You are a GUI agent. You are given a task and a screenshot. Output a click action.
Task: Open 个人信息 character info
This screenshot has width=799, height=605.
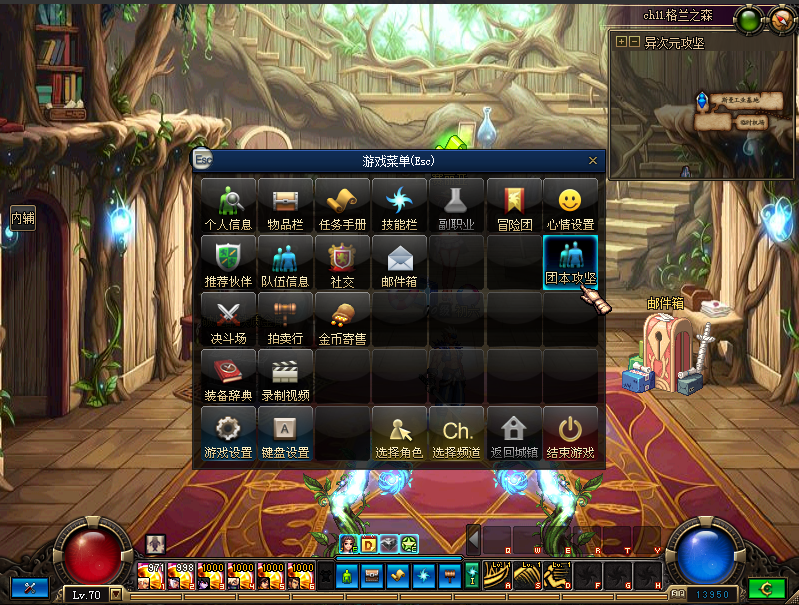tap(228, 204)
